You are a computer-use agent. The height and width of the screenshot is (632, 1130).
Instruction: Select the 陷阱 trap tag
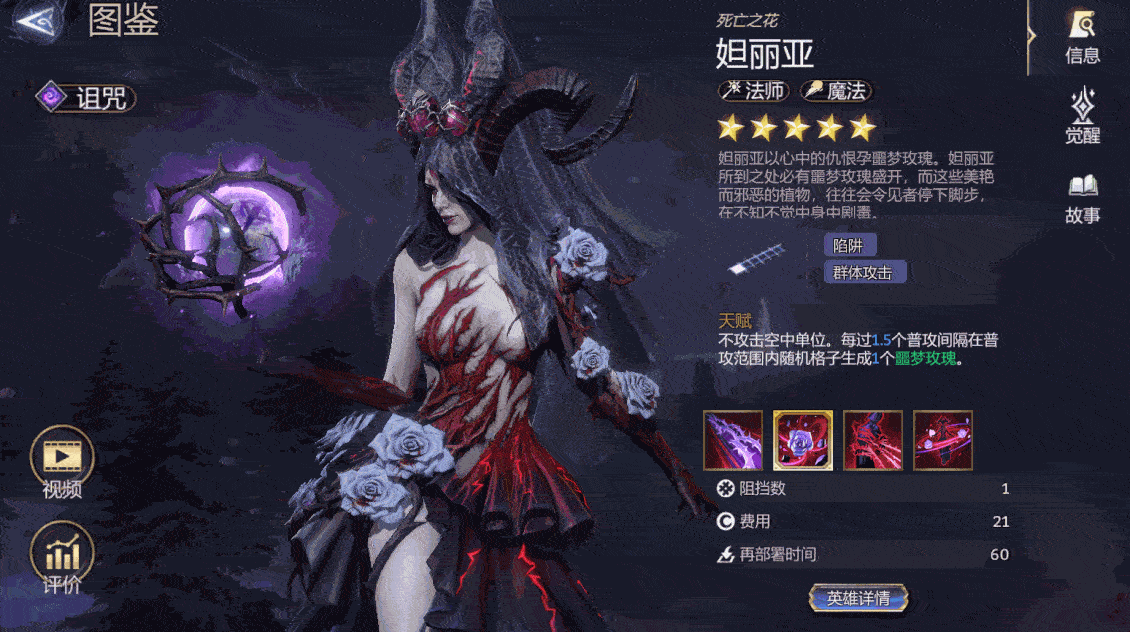tap(851, 245)
